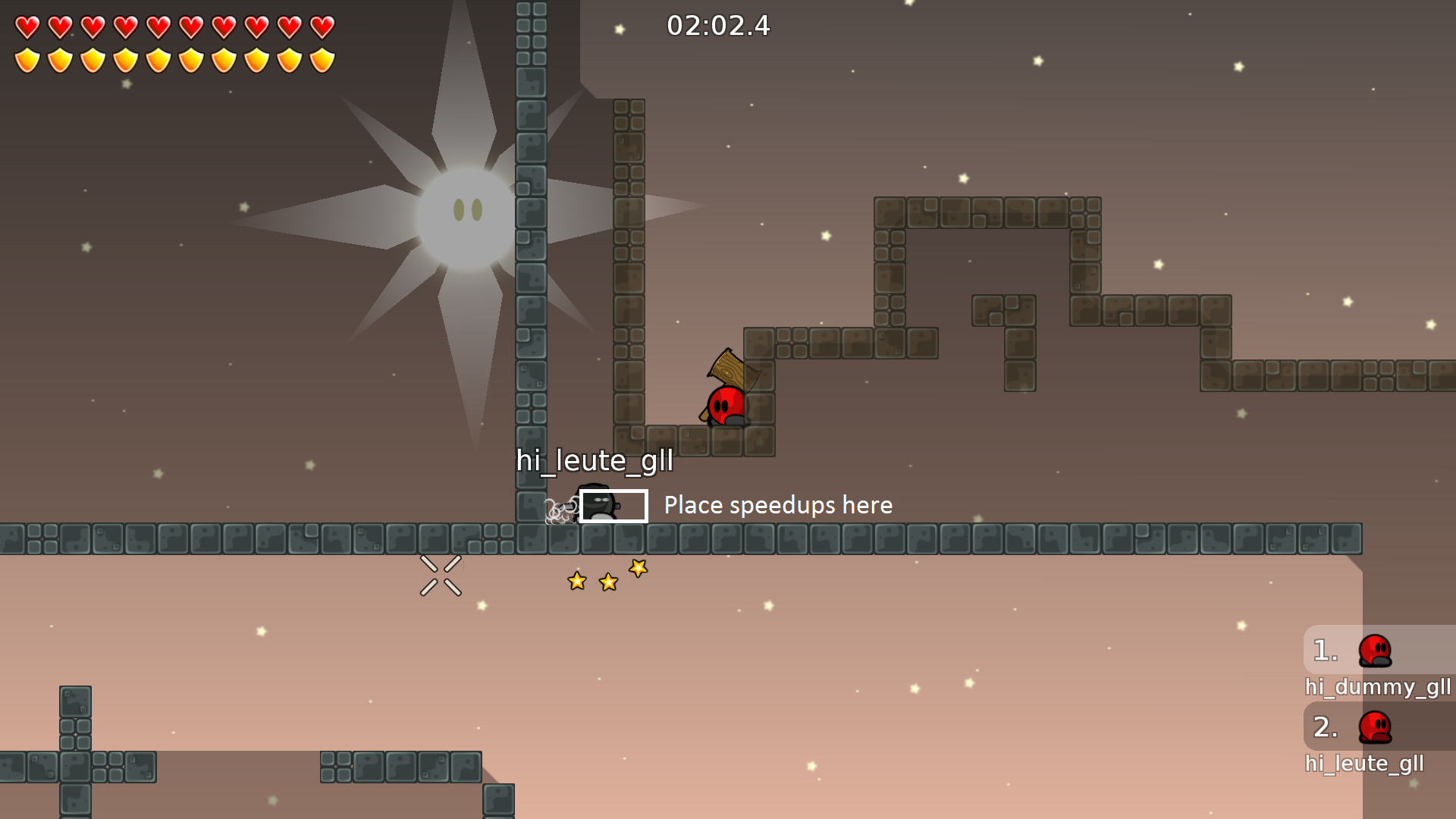
Task: Click the final shield badge in the row
Action: 322,59
